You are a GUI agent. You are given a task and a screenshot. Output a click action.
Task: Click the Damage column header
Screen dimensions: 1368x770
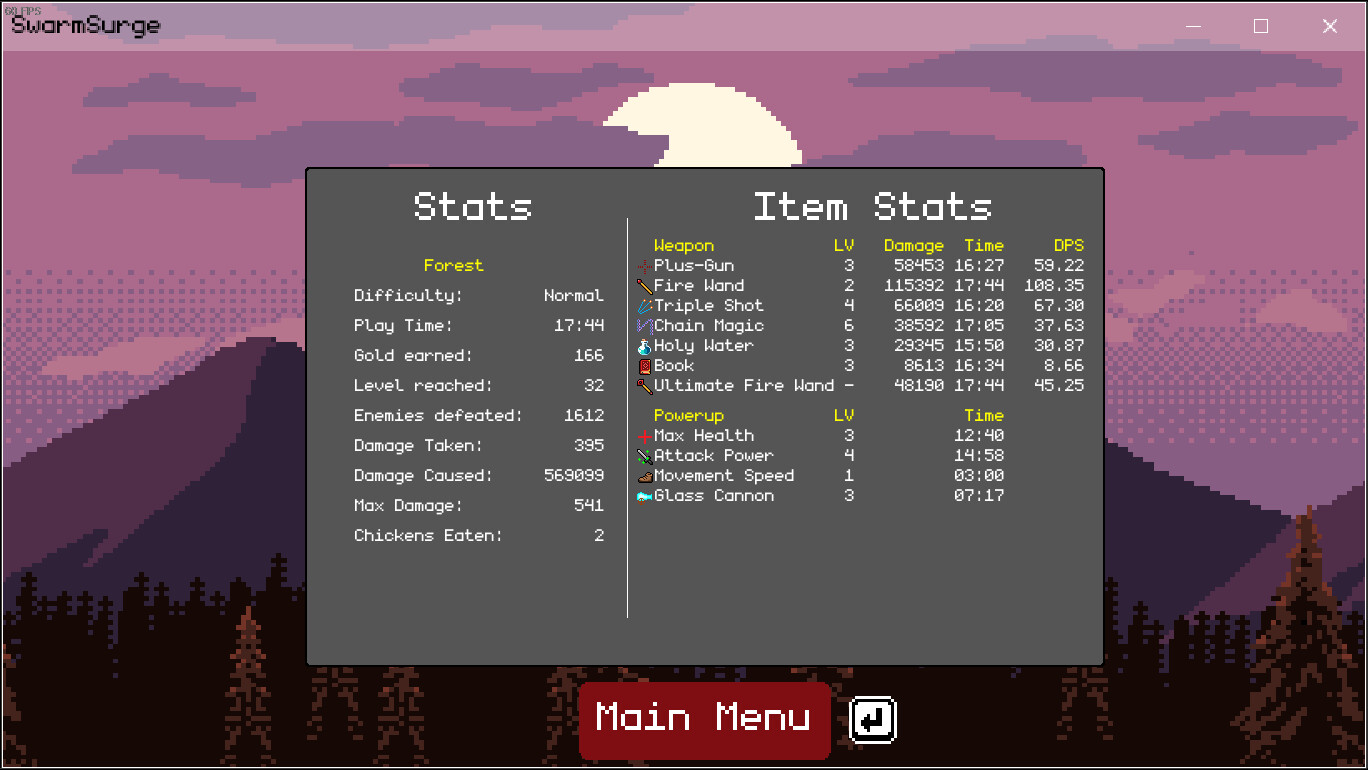(x=913, y=245)
